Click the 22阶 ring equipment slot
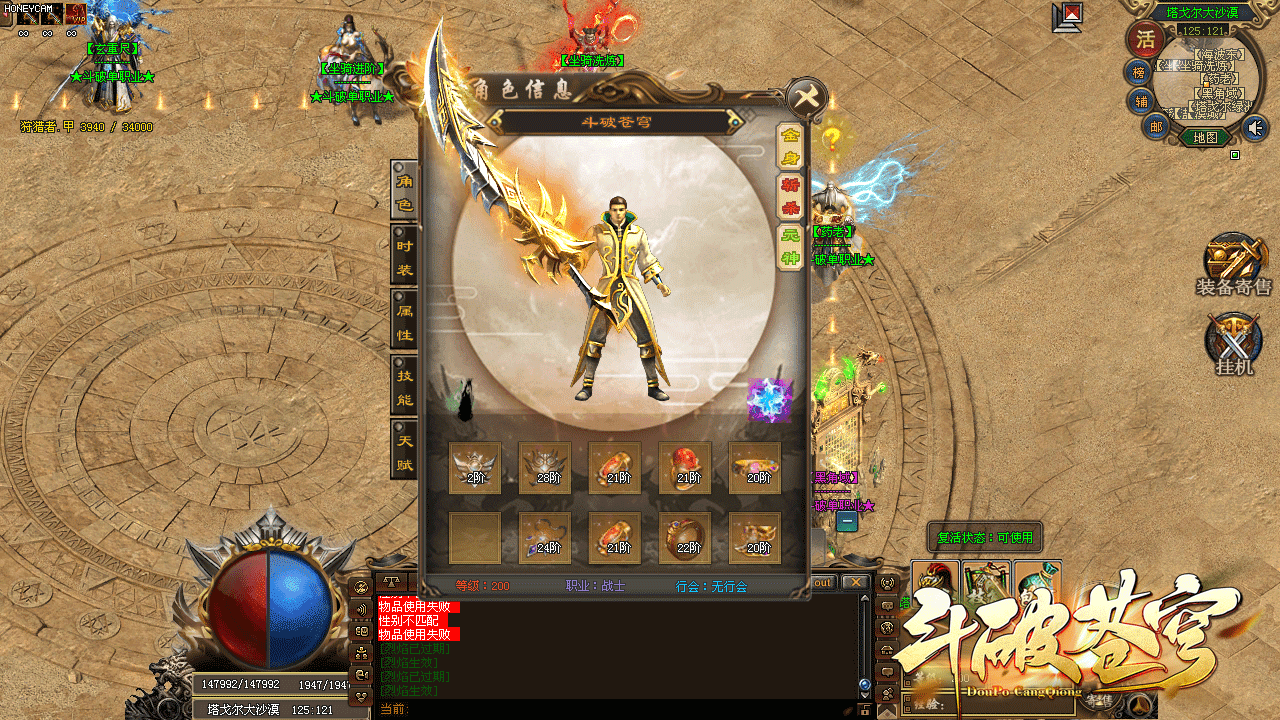This screenshot has height=720, width=1280. click(685, 537)
